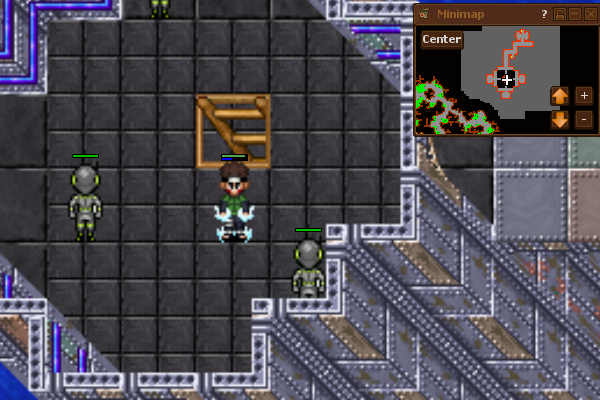
Task: Zoom in the minimap with the plus button
Action: (x=584, y=96)
